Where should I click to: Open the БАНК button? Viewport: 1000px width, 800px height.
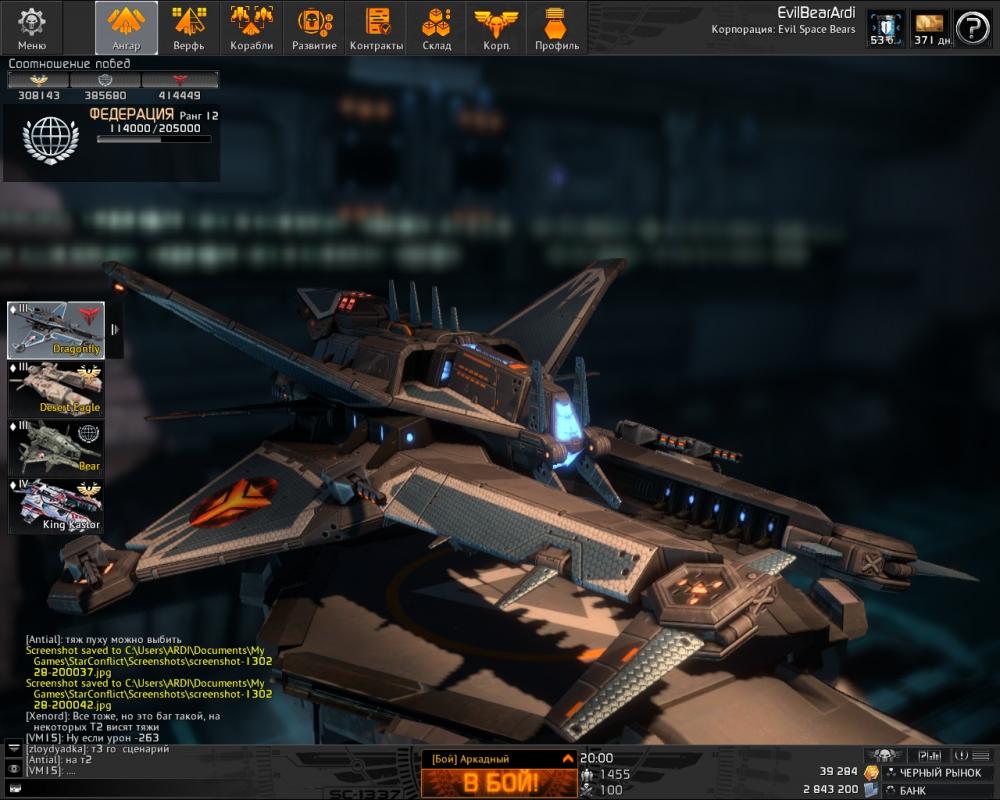point(936,790)
